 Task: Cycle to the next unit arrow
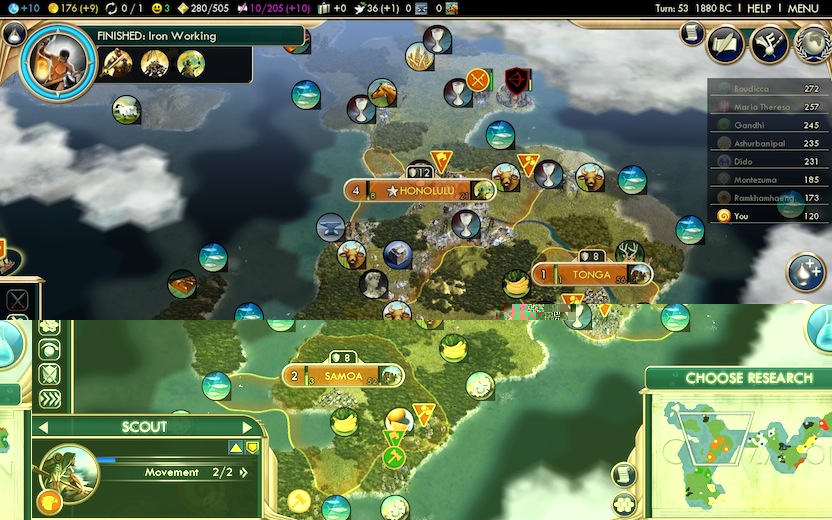point(248,427)
